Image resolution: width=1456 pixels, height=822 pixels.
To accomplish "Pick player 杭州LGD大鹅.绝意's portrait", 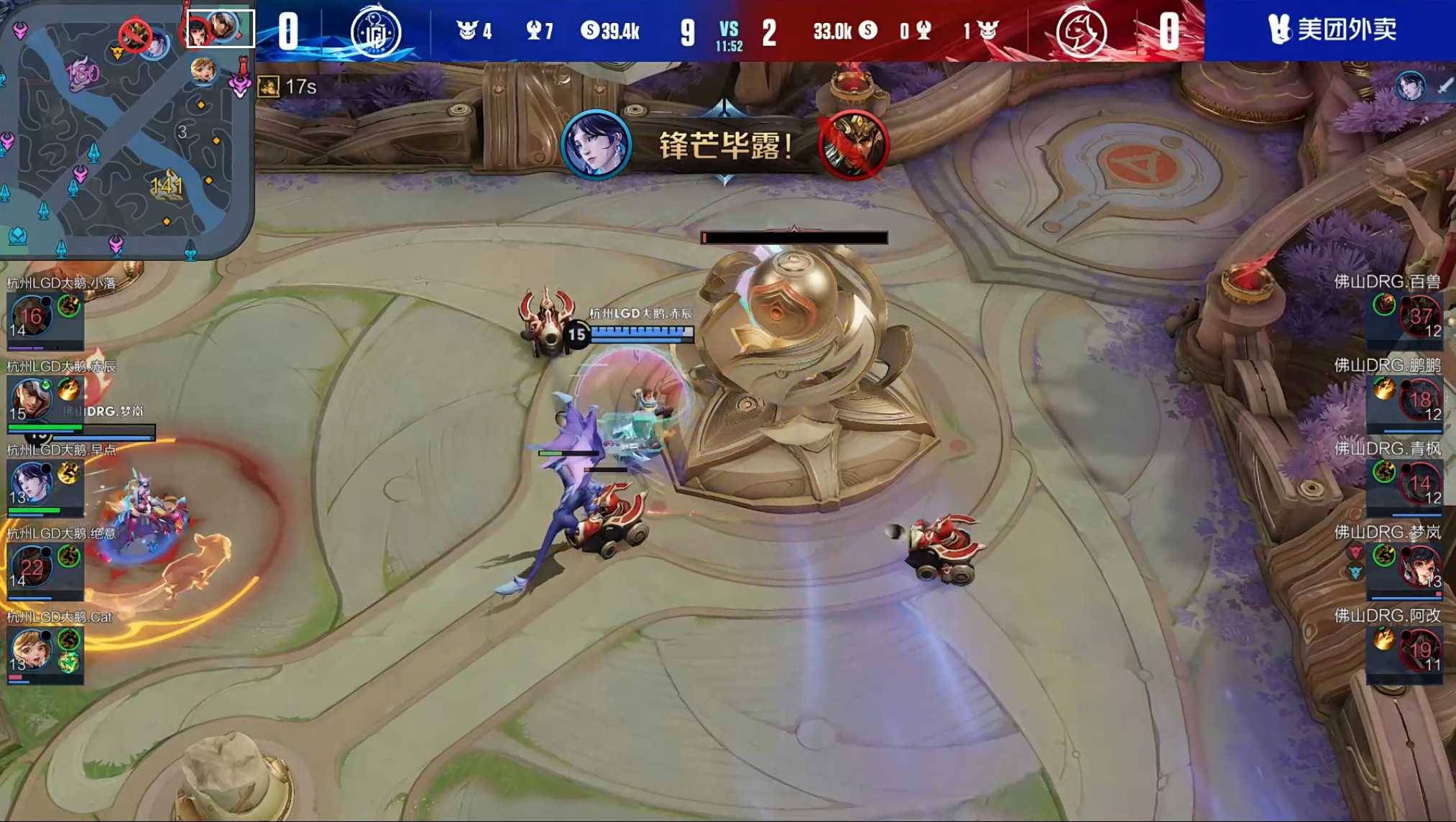I will click(x=32, y=566).
